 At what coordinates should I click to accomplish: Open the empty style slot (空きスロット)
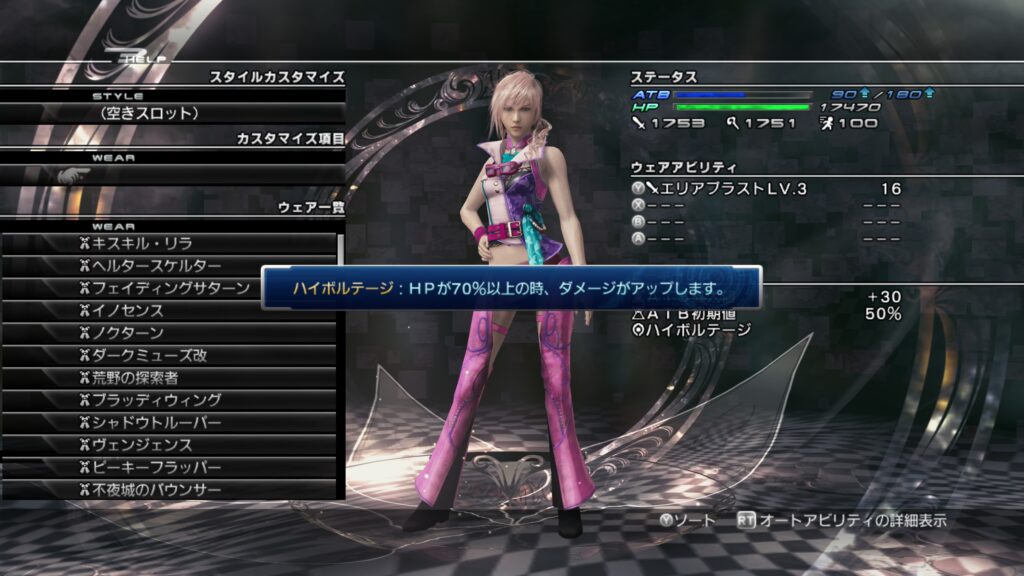[x=172, y=114]
